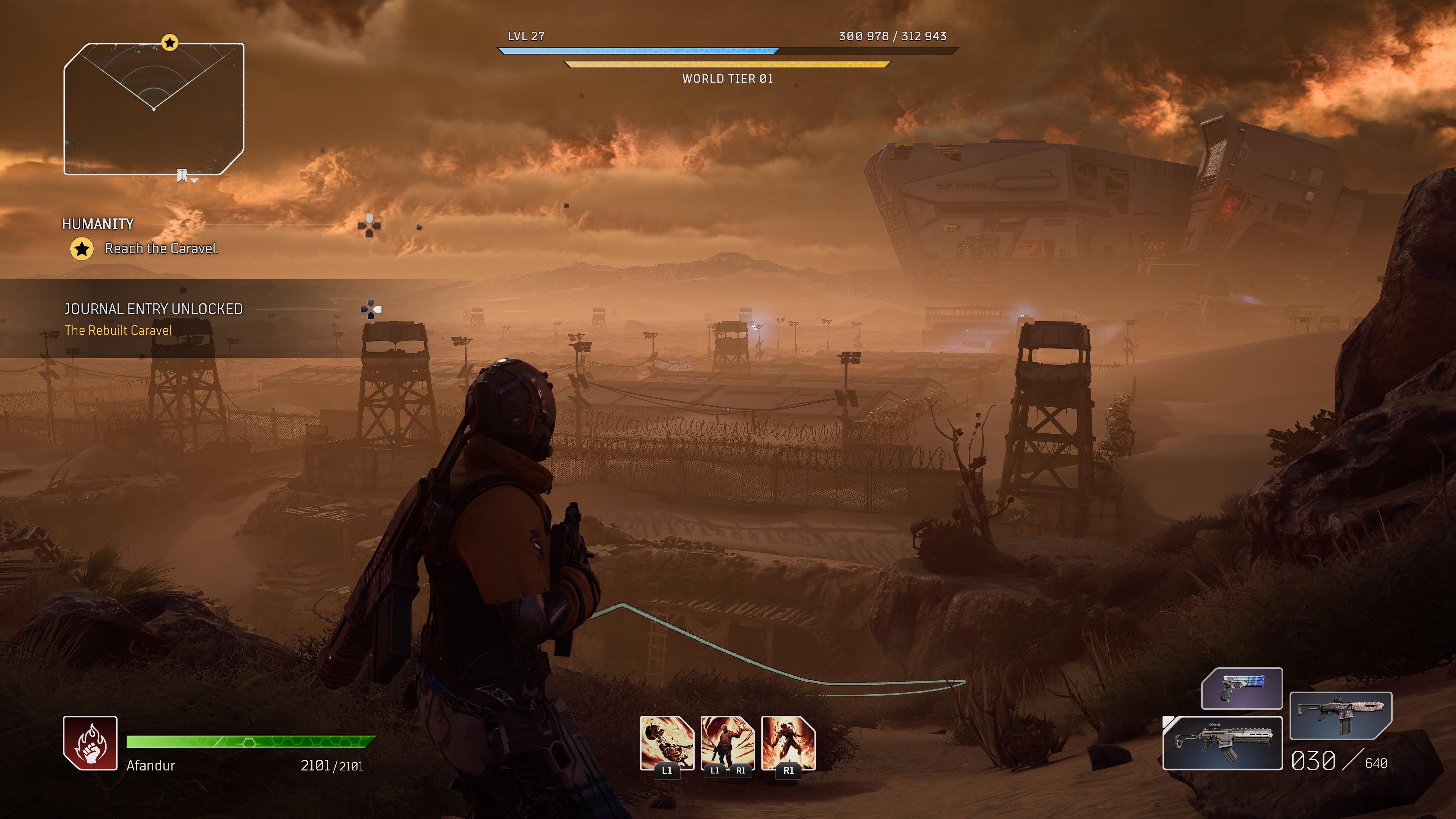
Task: Select the scoped assault rifle slot
Action: tap(1222, 743)
